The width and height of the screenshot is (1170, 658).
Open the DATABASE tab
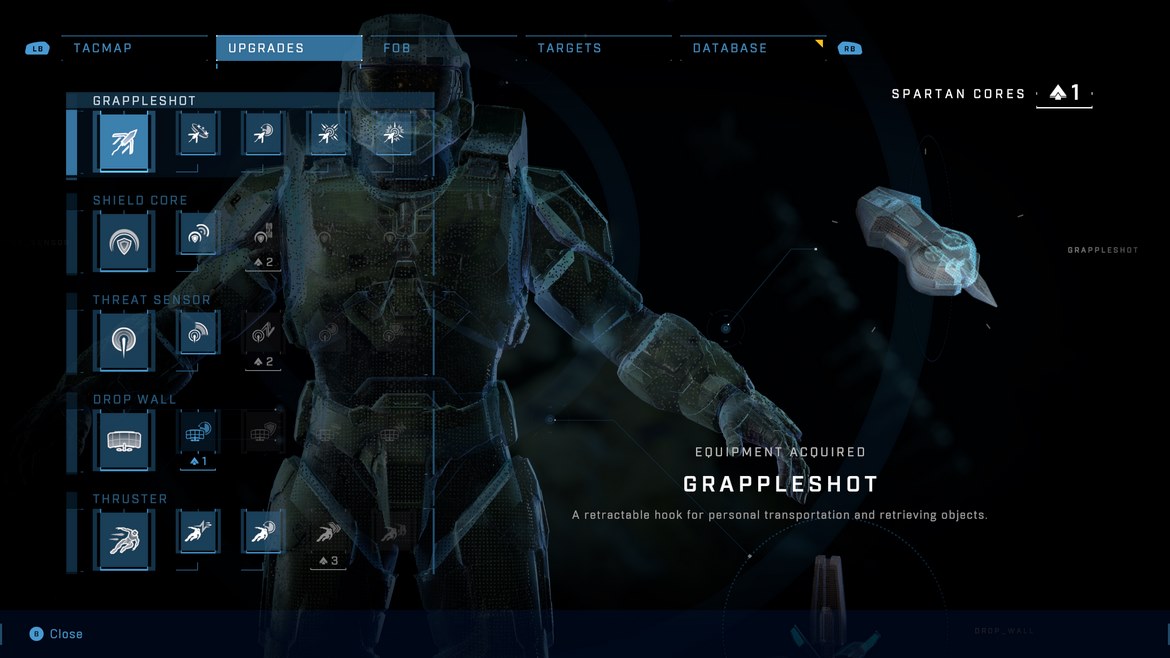click(x=730, y=48)
